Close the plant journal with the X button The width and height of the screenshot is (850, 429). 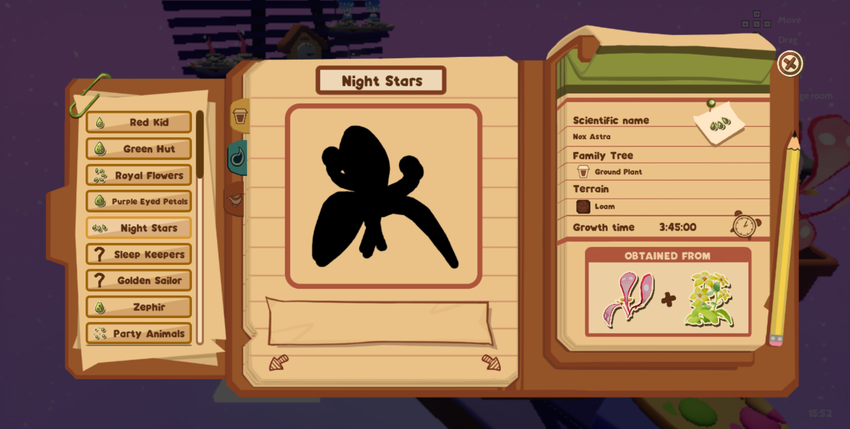[x=789, y=64]
